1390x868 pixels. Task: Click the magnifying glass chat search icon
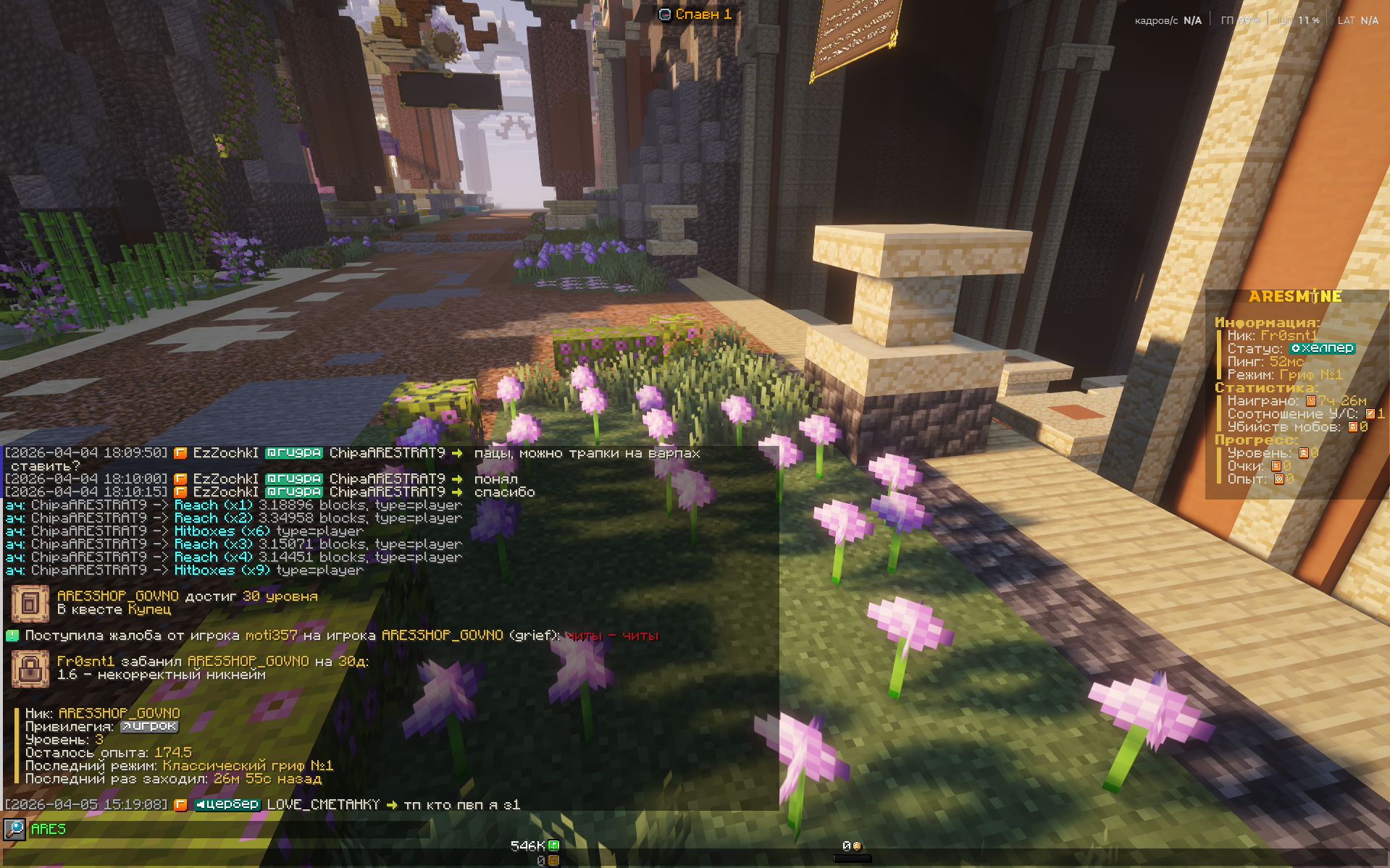coord(14,830)
